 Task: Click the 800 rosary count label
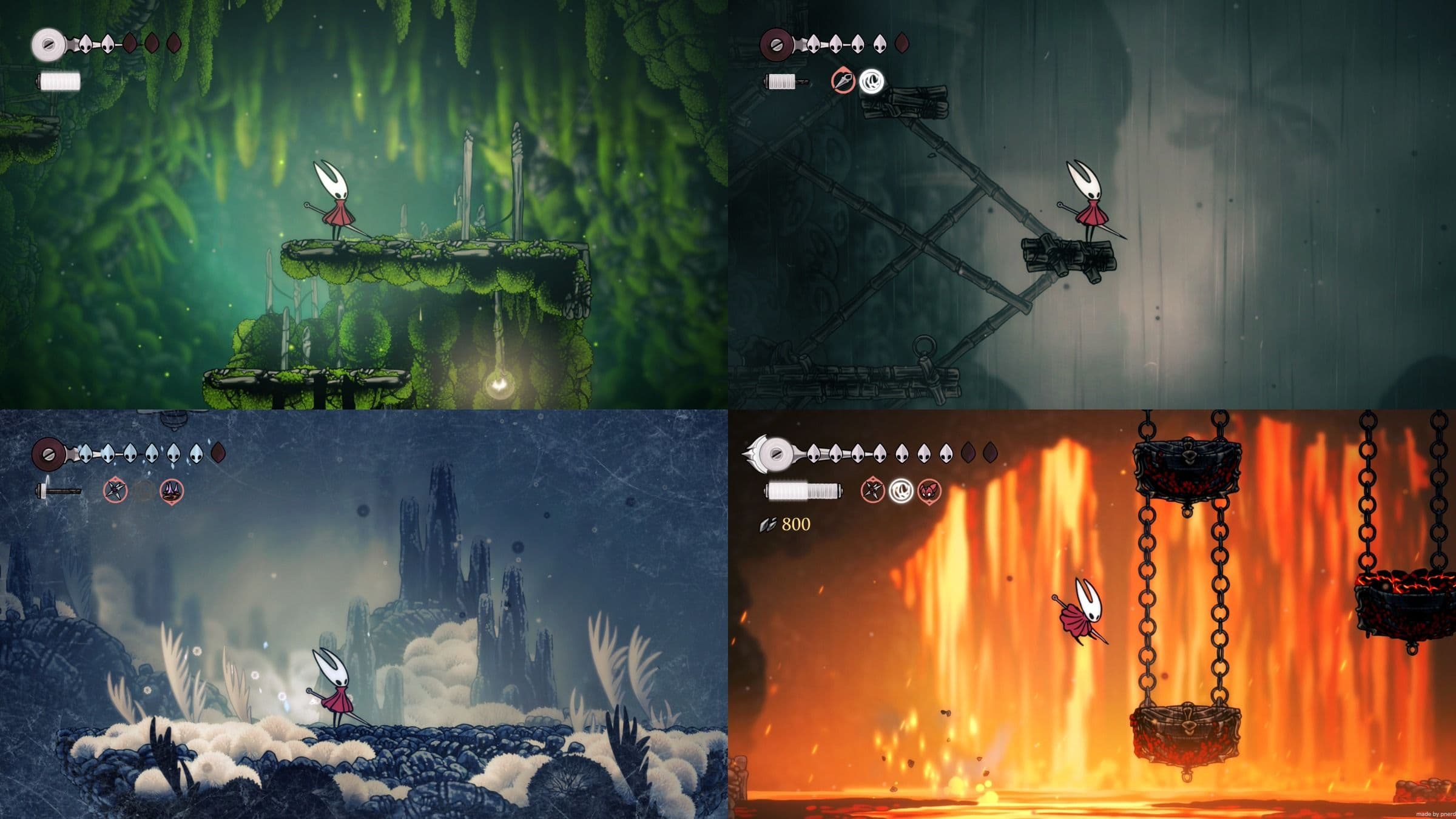795,524
